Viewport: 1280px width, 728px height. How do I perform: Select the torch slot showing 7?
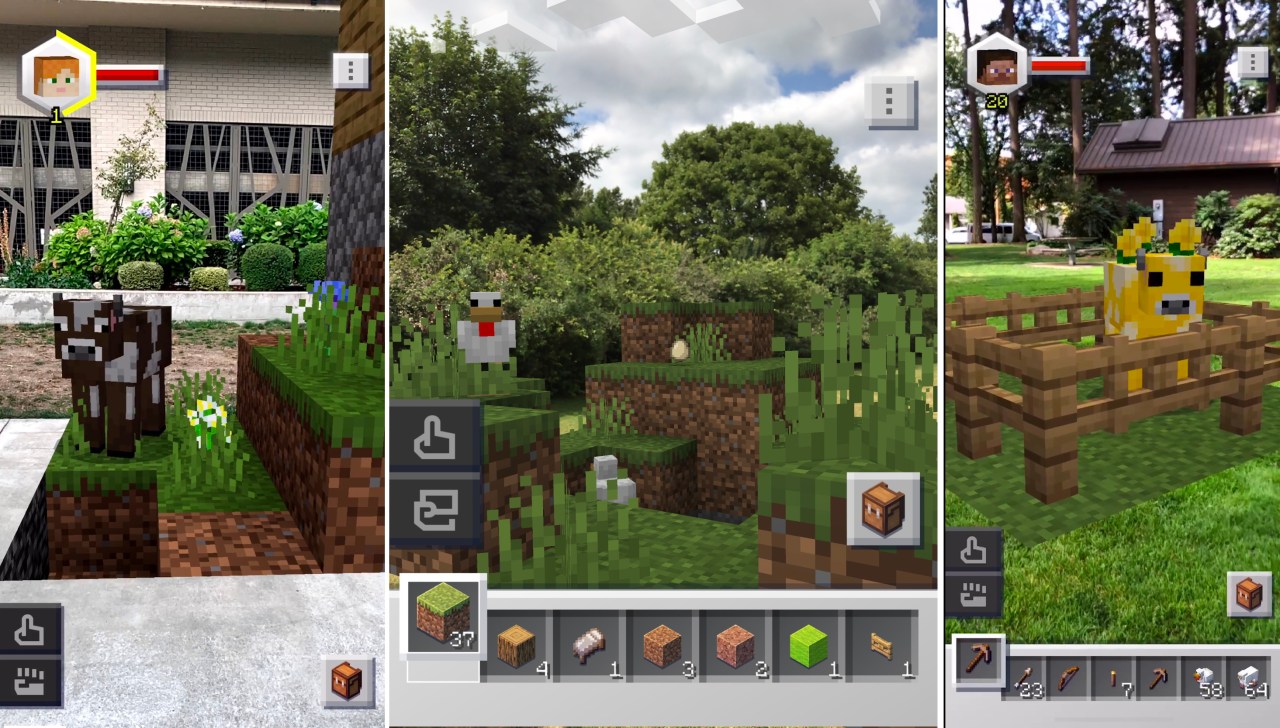coord(1112,678)
